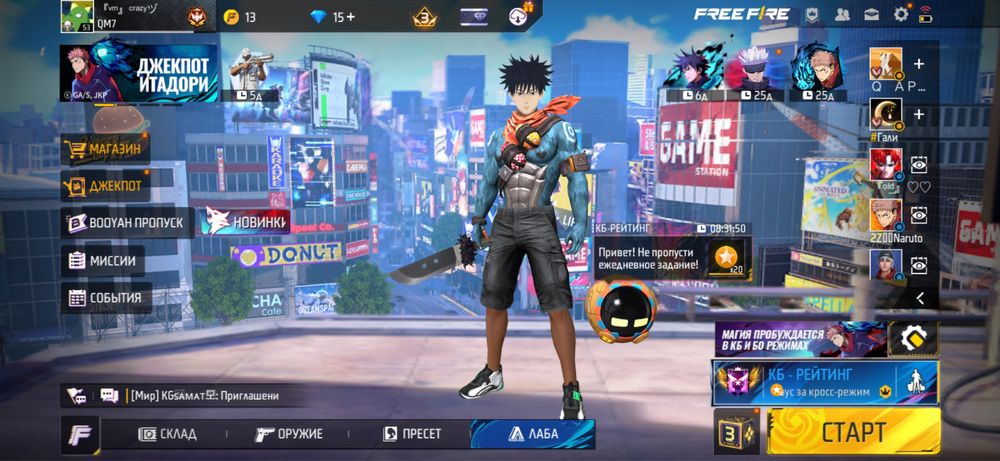Open the События events calendar
This screenshot has width=1000, height=461.
coord(106,297)
